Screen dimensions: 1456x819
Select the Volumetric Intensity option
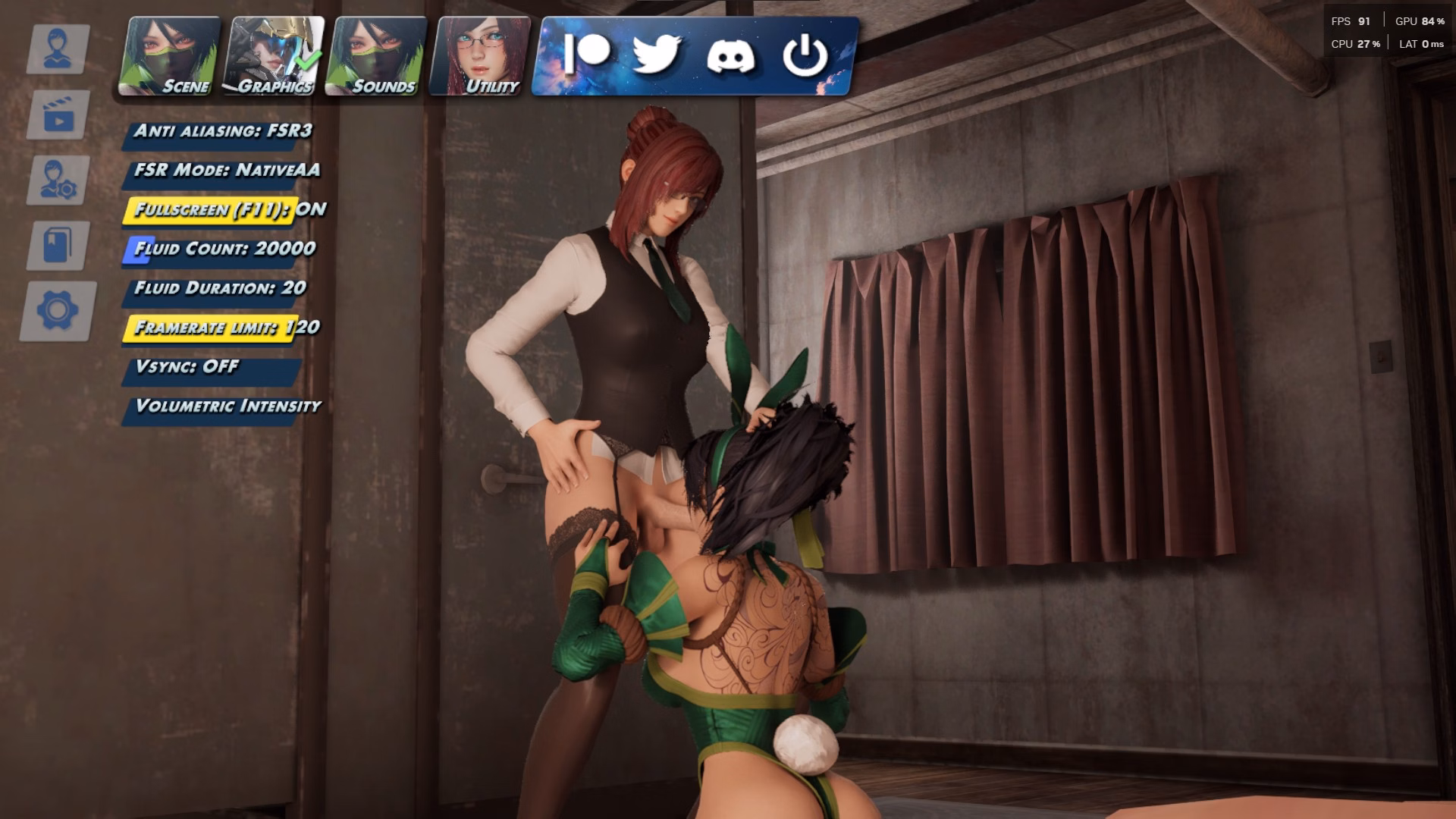[227, 407]
